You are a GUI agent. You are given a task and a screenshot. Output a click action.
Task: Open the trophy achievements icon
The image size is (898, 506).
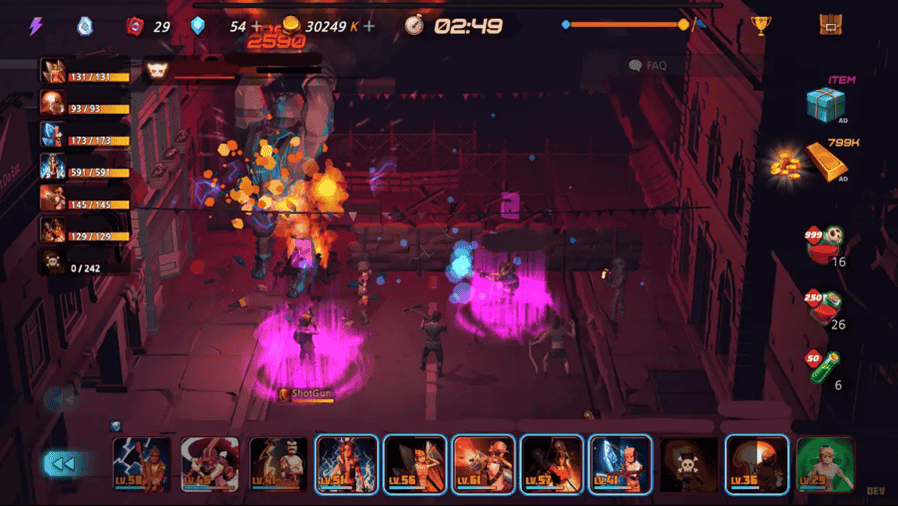(x=759, y=26)
